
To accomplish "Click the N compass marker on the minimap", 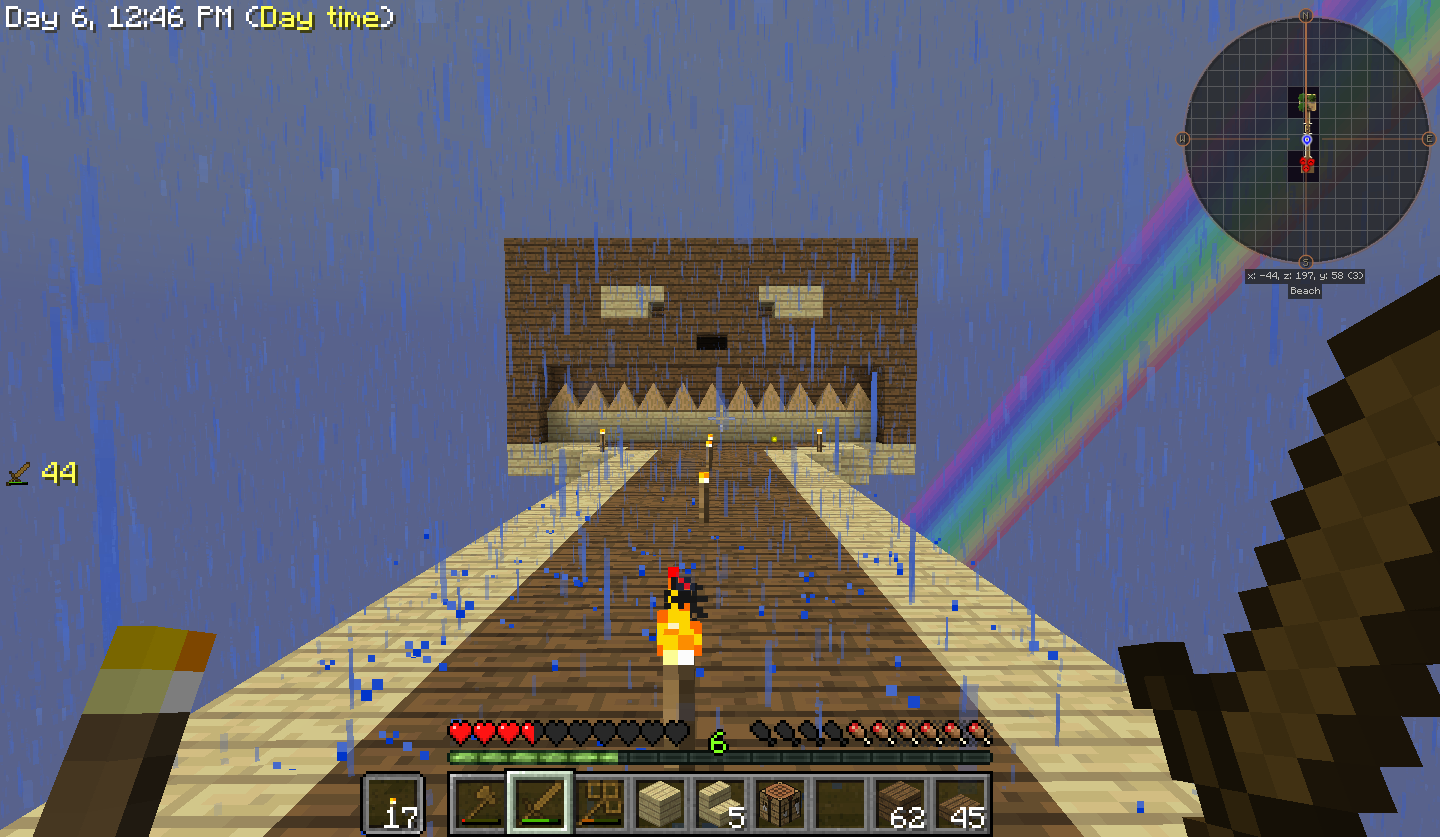I will pyautogui.click(x=1308, y=14).
